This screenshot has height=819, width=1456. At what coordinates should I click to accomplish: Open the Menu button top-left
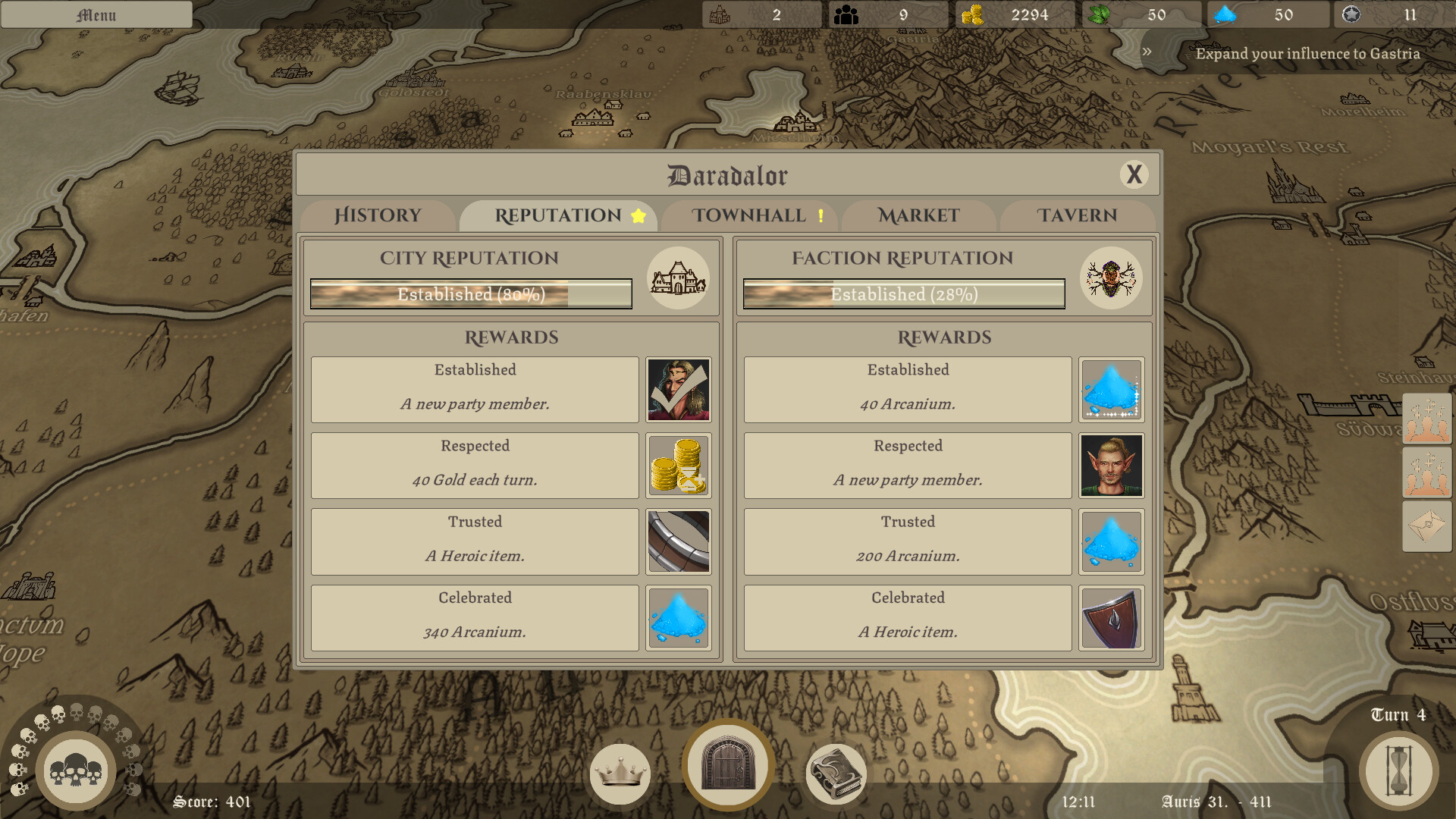click(96, 14)
